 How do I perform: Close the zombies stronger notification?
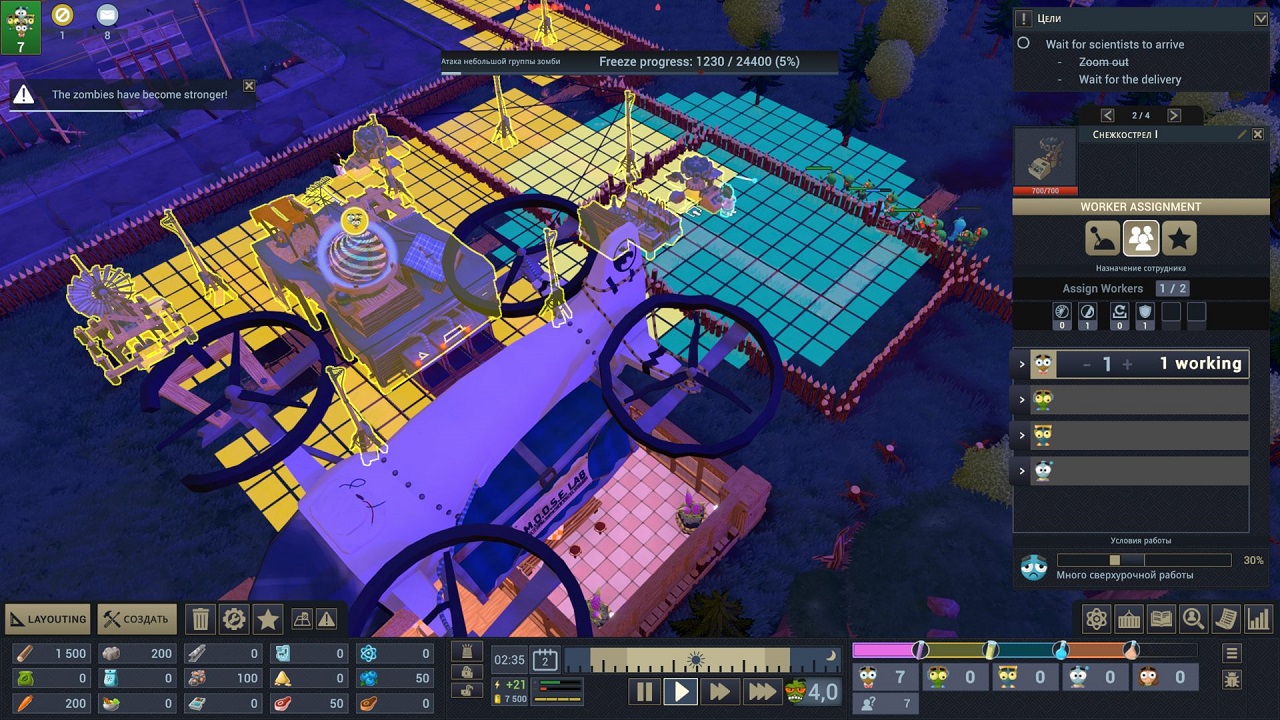[249, 86]
